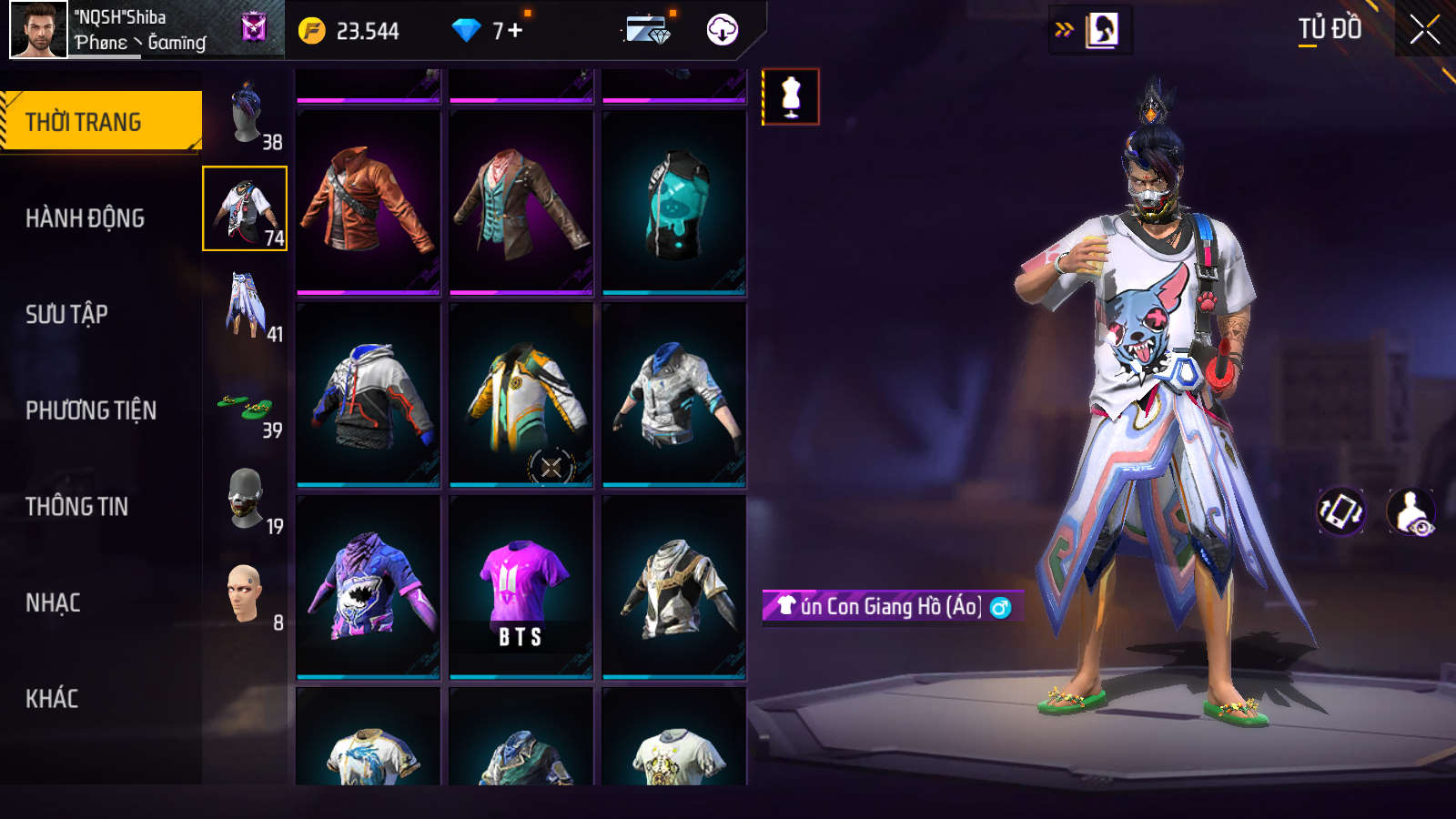Go to Phương Tiện category
Viewport: 1456px width, 819px height.
(91, 410)
